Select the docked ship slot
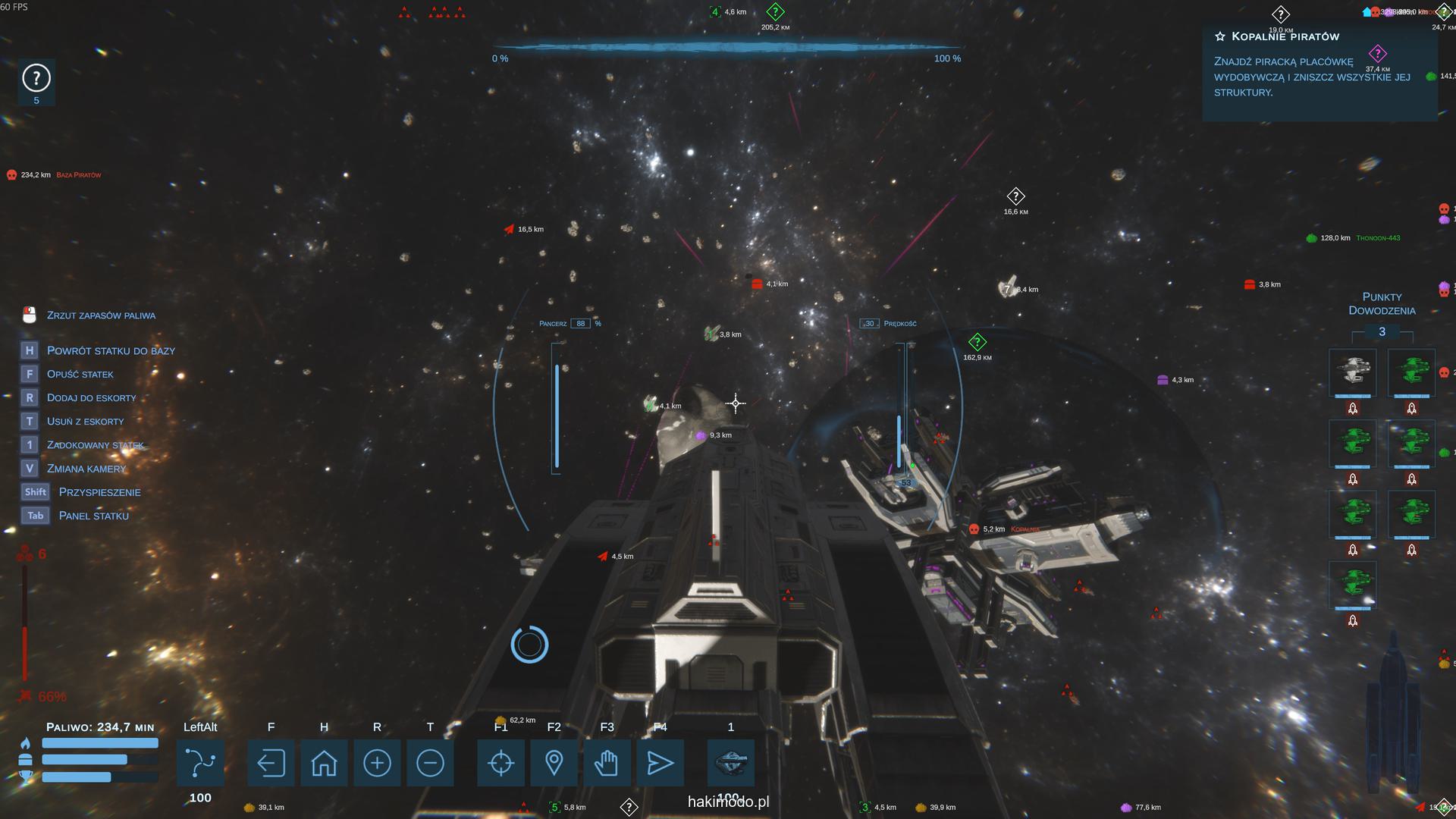Viewport: 1456px width, 819px height. (x=731, y=762)
